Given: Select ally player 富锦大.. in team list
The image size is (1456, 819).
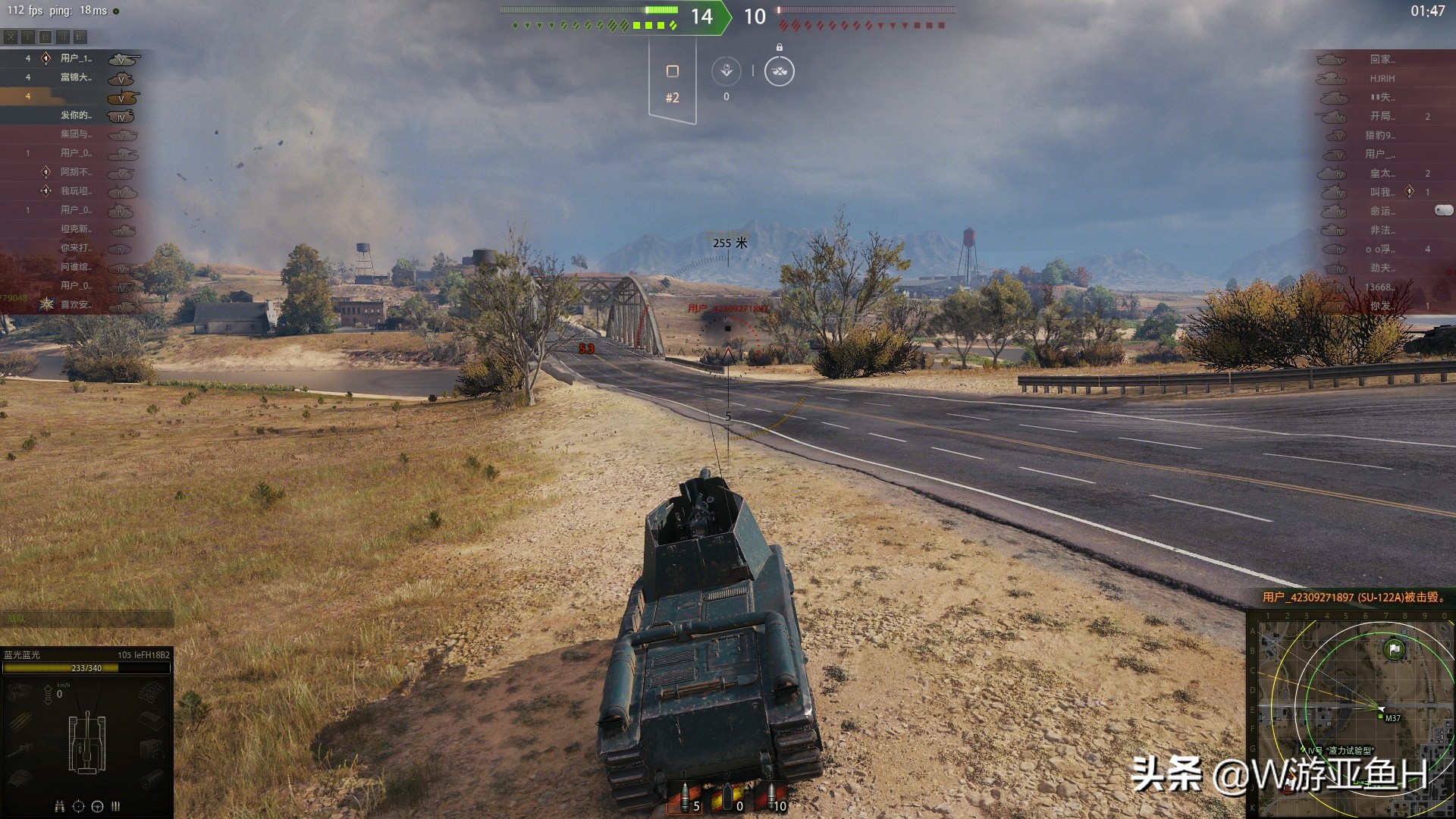Looking at the screenshot, I should [x=76, y=77].
